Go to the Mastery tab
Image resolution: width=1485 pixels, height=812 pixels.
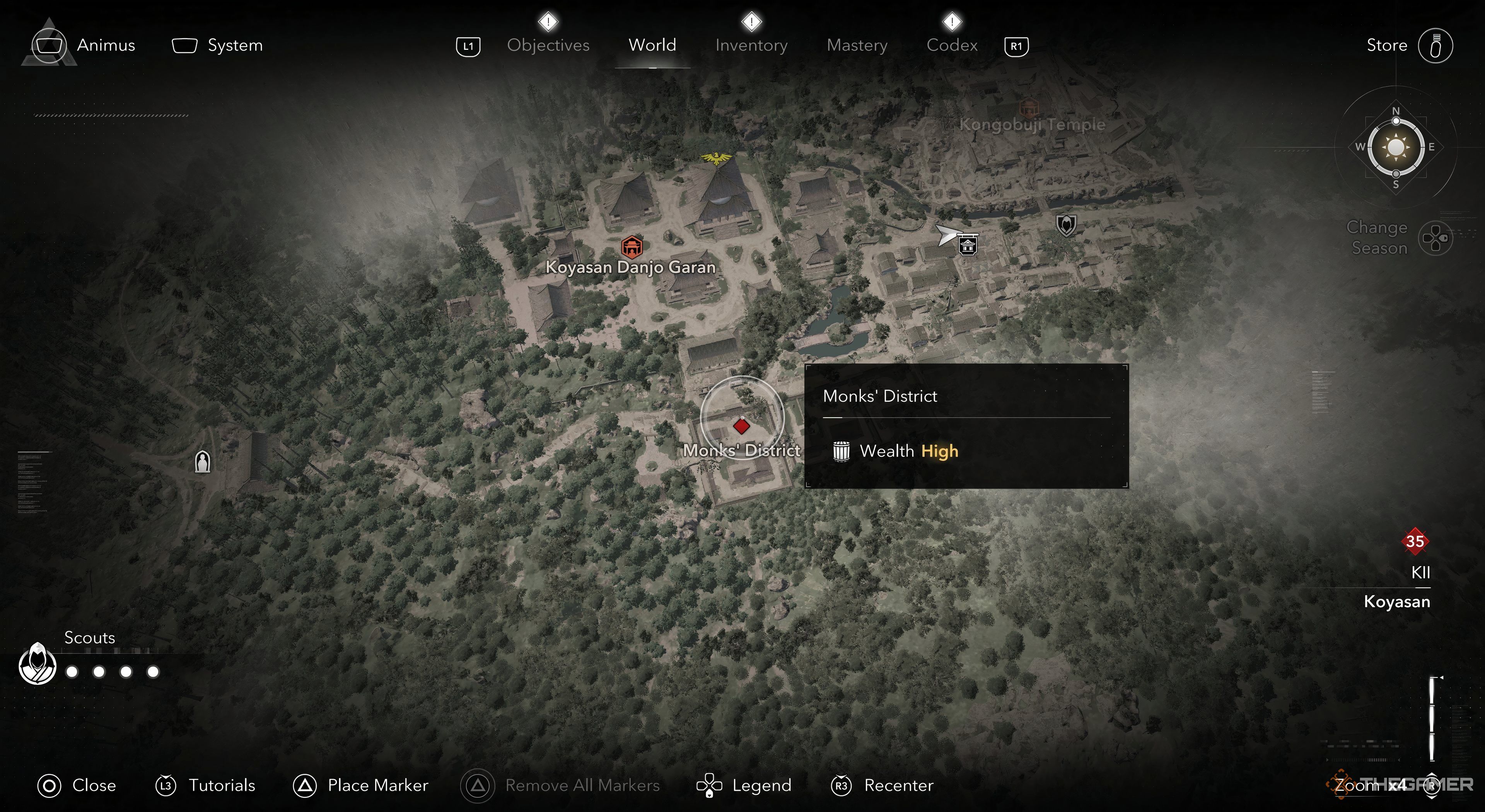(857, 46)
